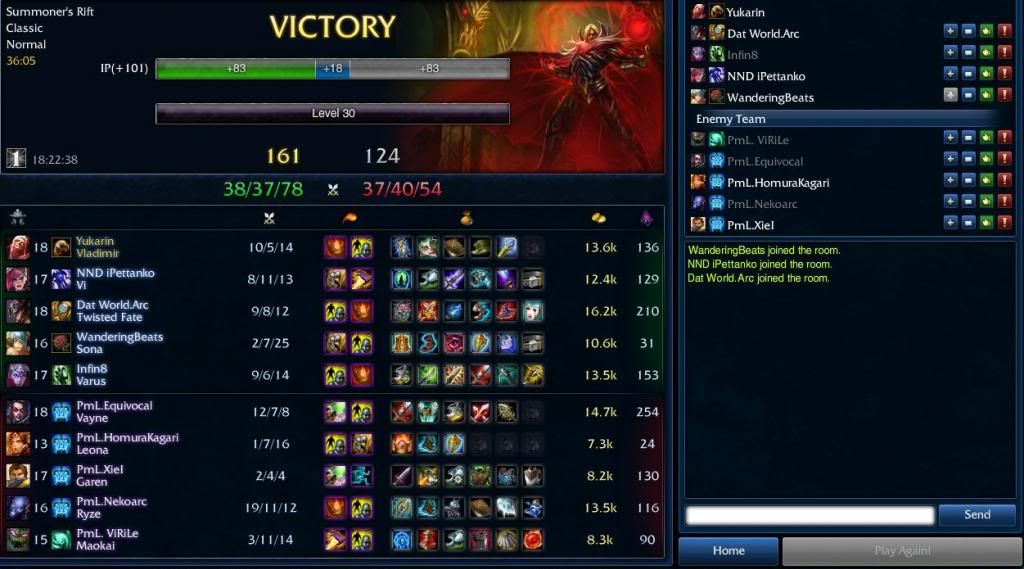Focus the chat text input box
Image resolution: width=1024 pixels, height=569 pixels.
click(810, 515)
